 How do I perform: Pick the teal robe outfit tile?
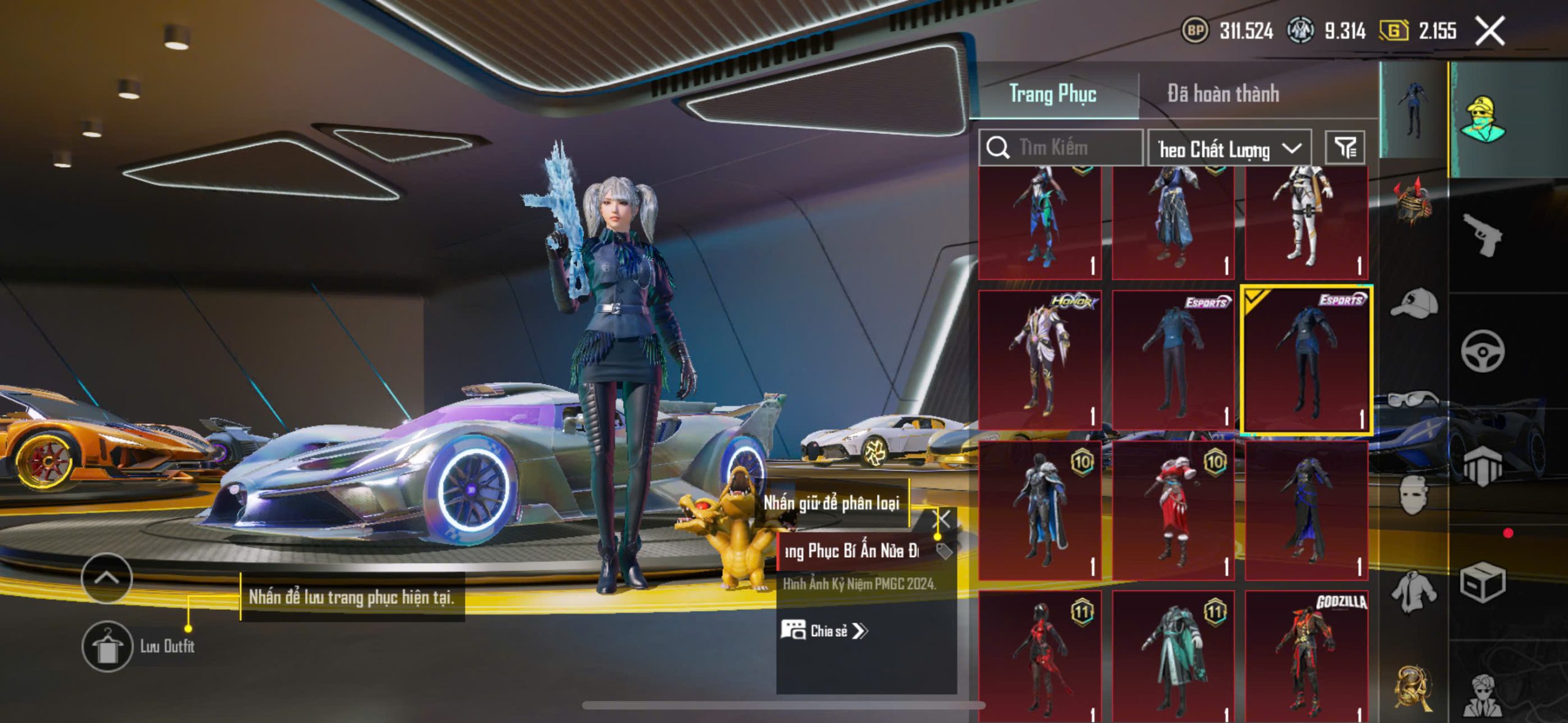coord(1173,655)
